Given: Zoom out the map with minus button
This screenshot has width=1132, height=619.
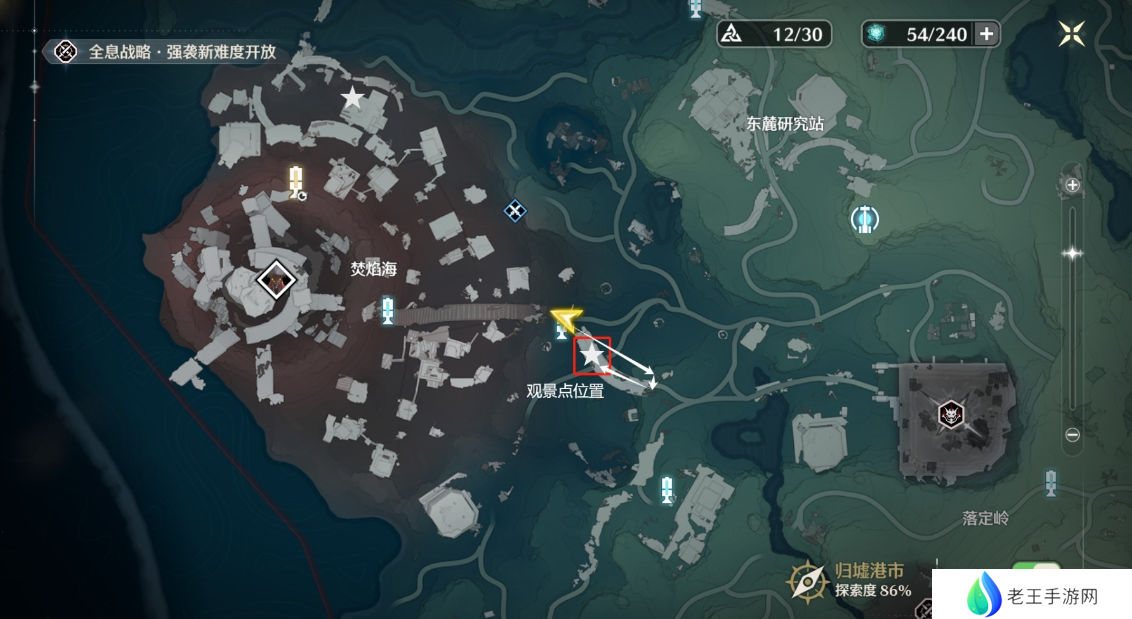Looking at the screenshot, I should pyautogui.click(x=1073, y=435).
